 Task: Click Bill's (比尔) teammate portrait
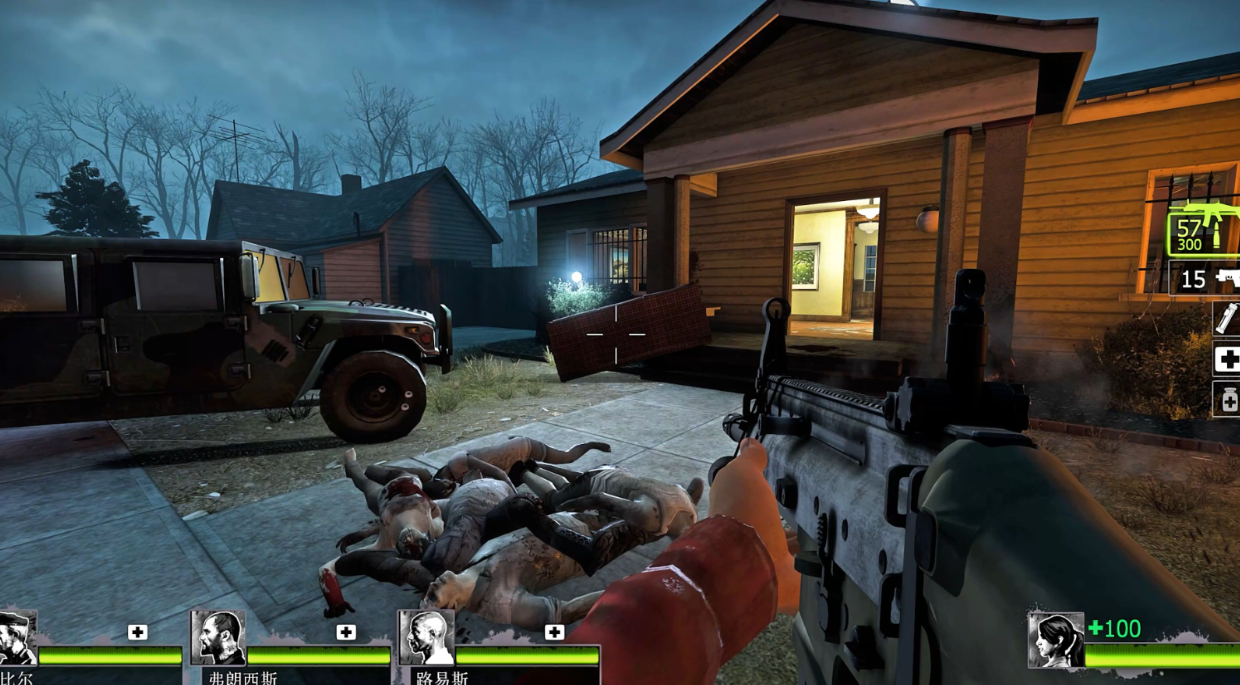coord(16,638)
